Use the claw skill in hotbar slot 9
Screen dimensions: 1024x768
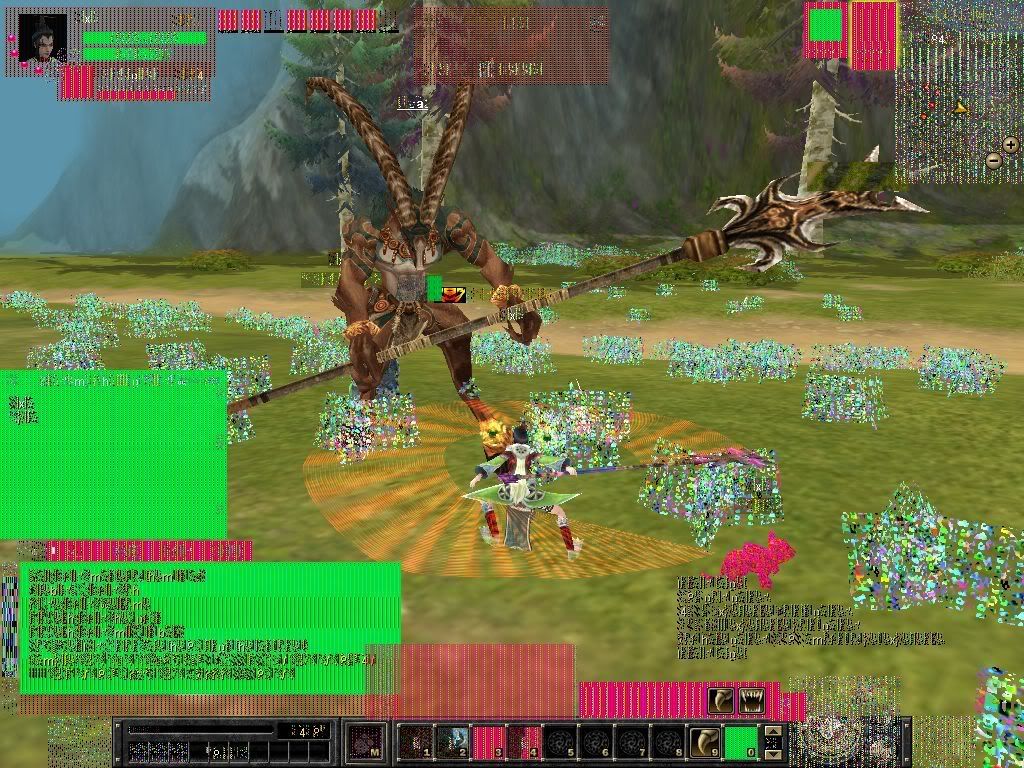pos(705,742)
